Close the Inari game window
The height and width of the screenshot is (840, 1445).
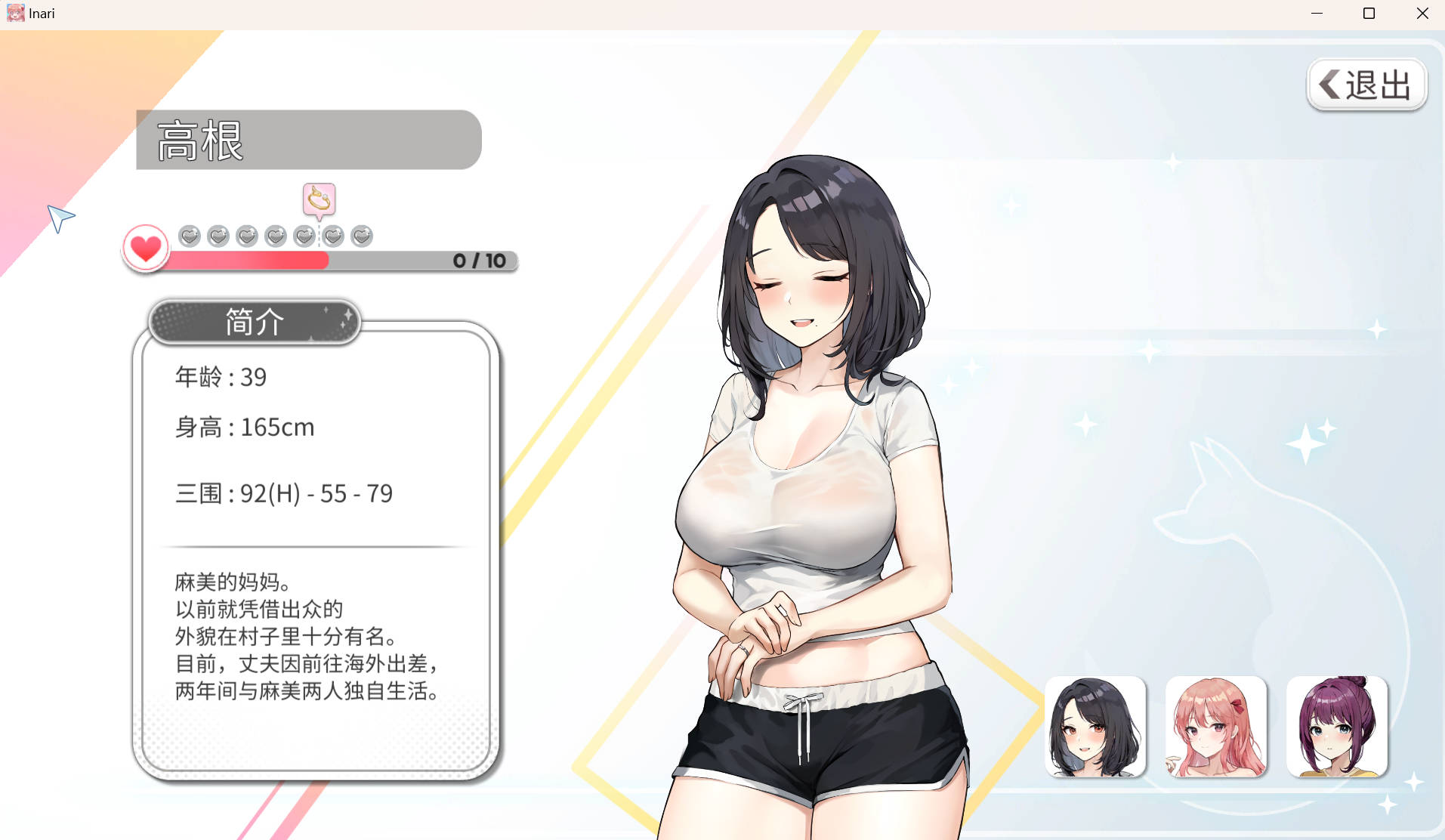(1422, 14)
